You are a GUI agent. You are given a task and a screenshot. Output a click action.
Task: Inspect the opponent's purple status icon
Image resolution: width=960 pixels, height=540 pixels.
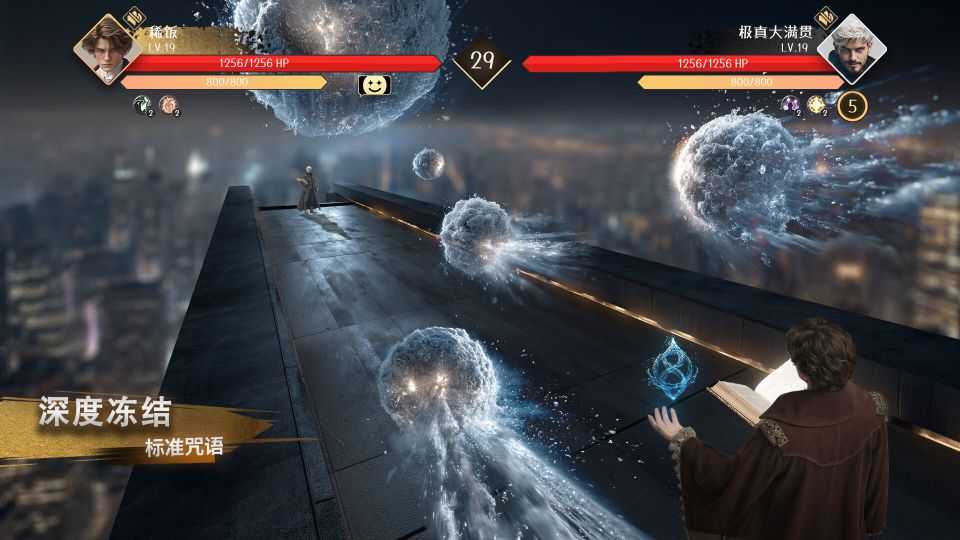789,103
